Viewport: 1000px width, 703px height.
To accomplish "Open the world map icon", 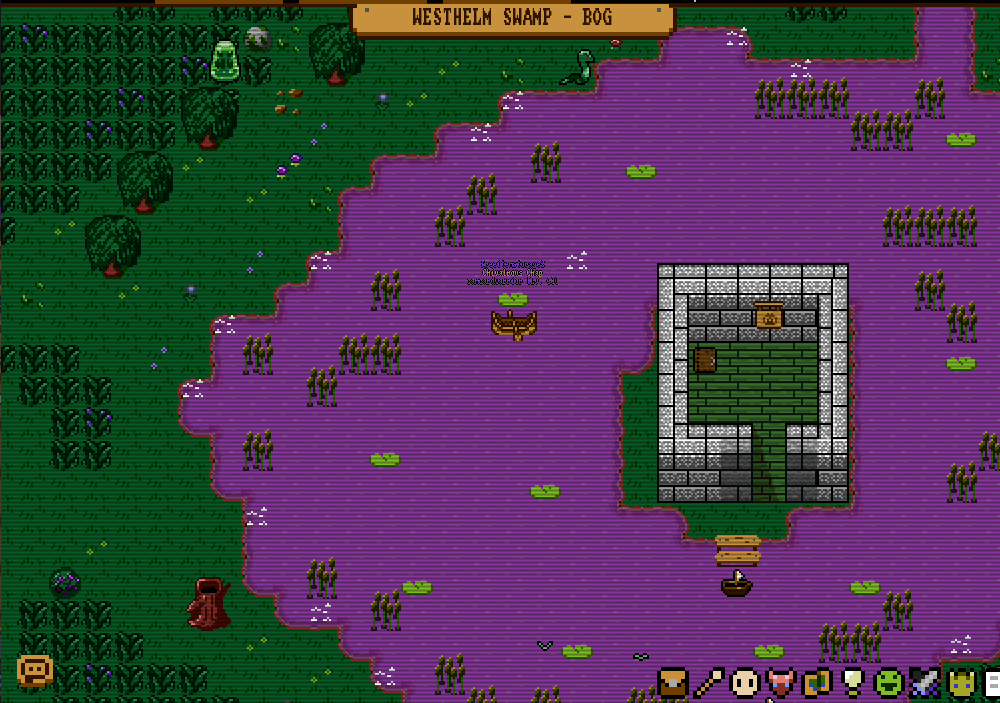I will [x=817, y=683].
